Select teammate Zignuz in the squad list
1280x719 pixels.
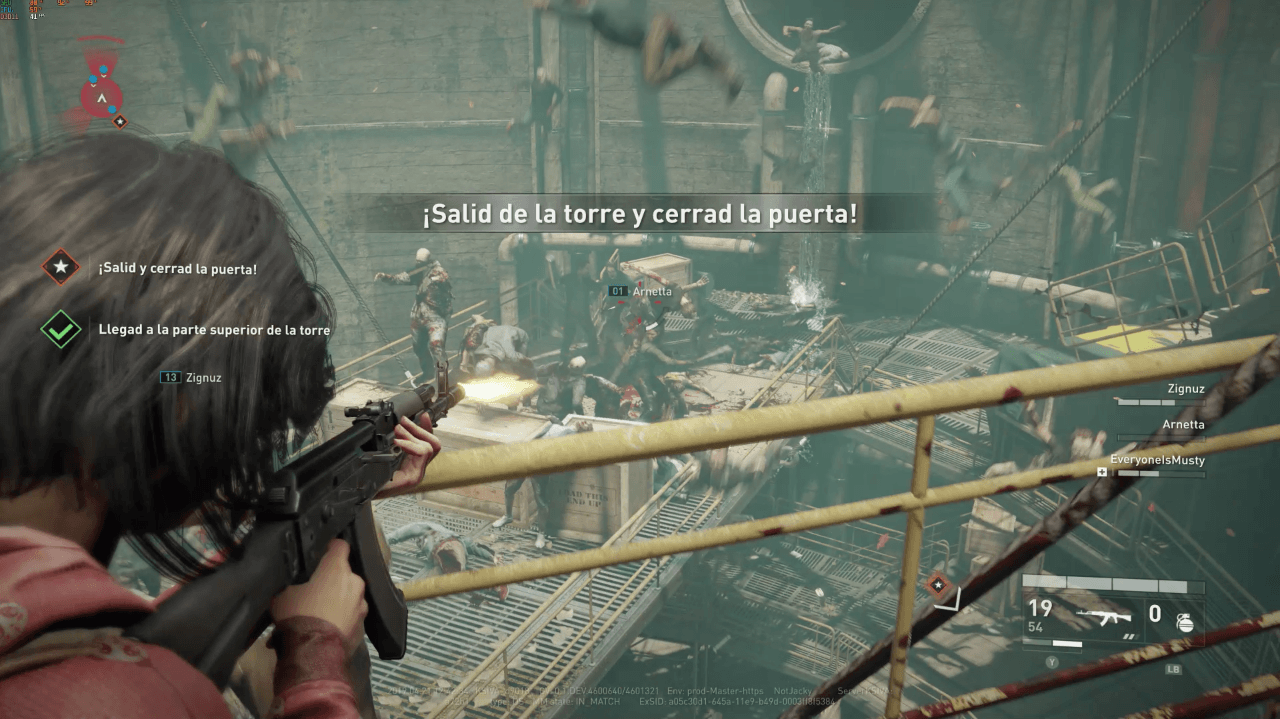click(x=1185, y=389)
